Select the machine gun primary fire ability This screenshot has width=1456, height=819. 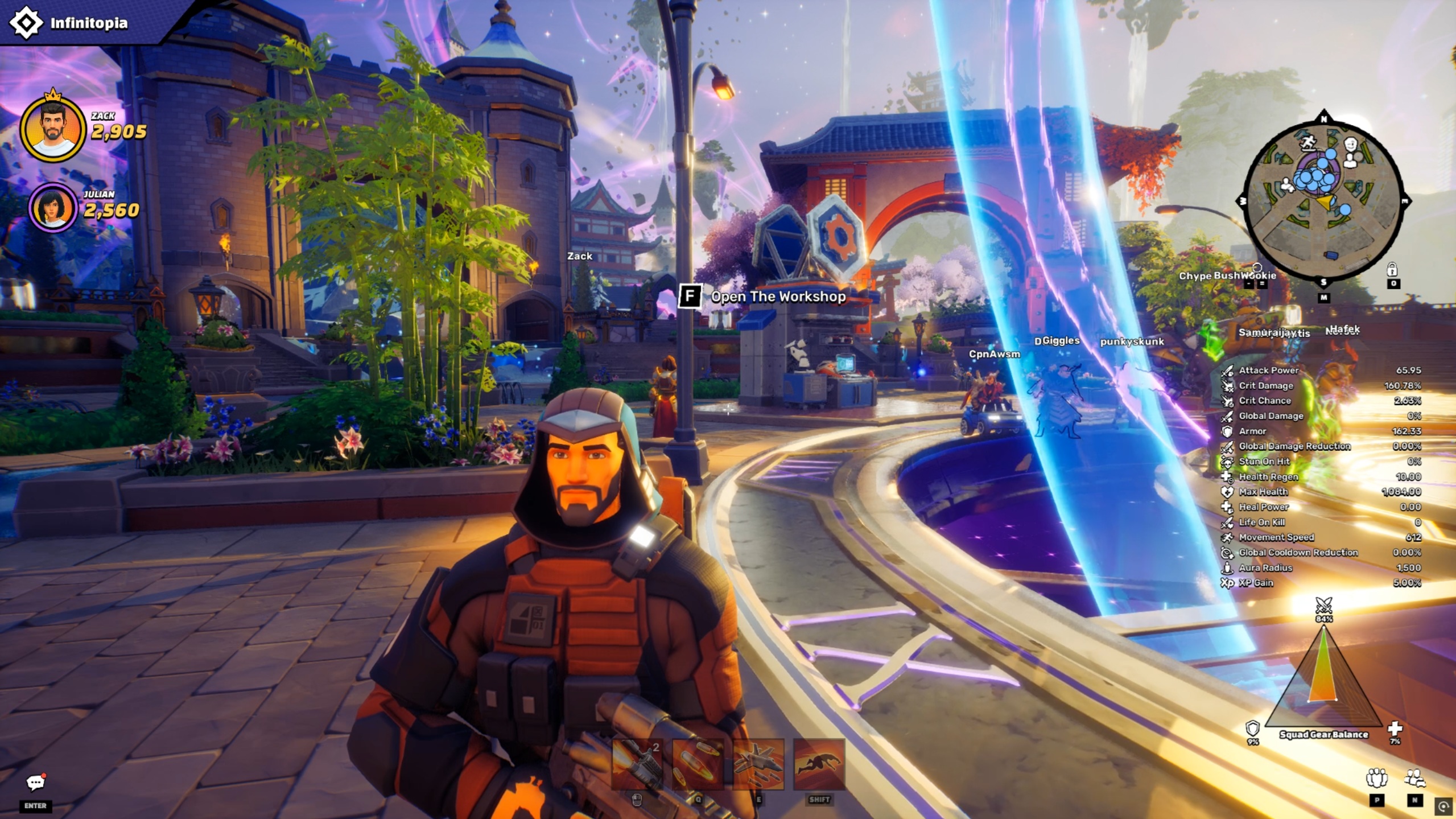pyautogui.click(x=637, y=764)
